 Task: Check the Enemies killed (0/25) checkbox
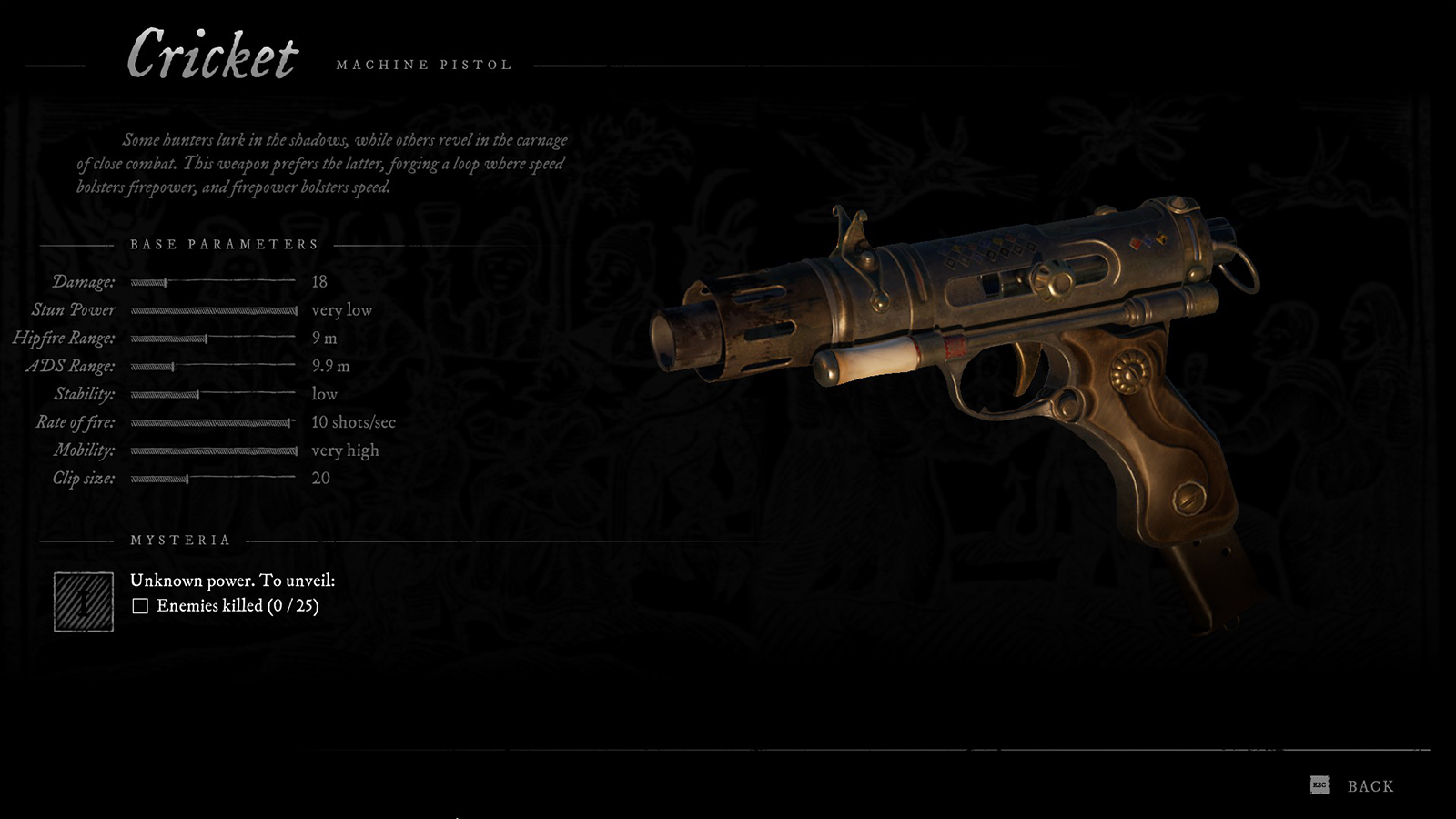click(x=140, y=603)
